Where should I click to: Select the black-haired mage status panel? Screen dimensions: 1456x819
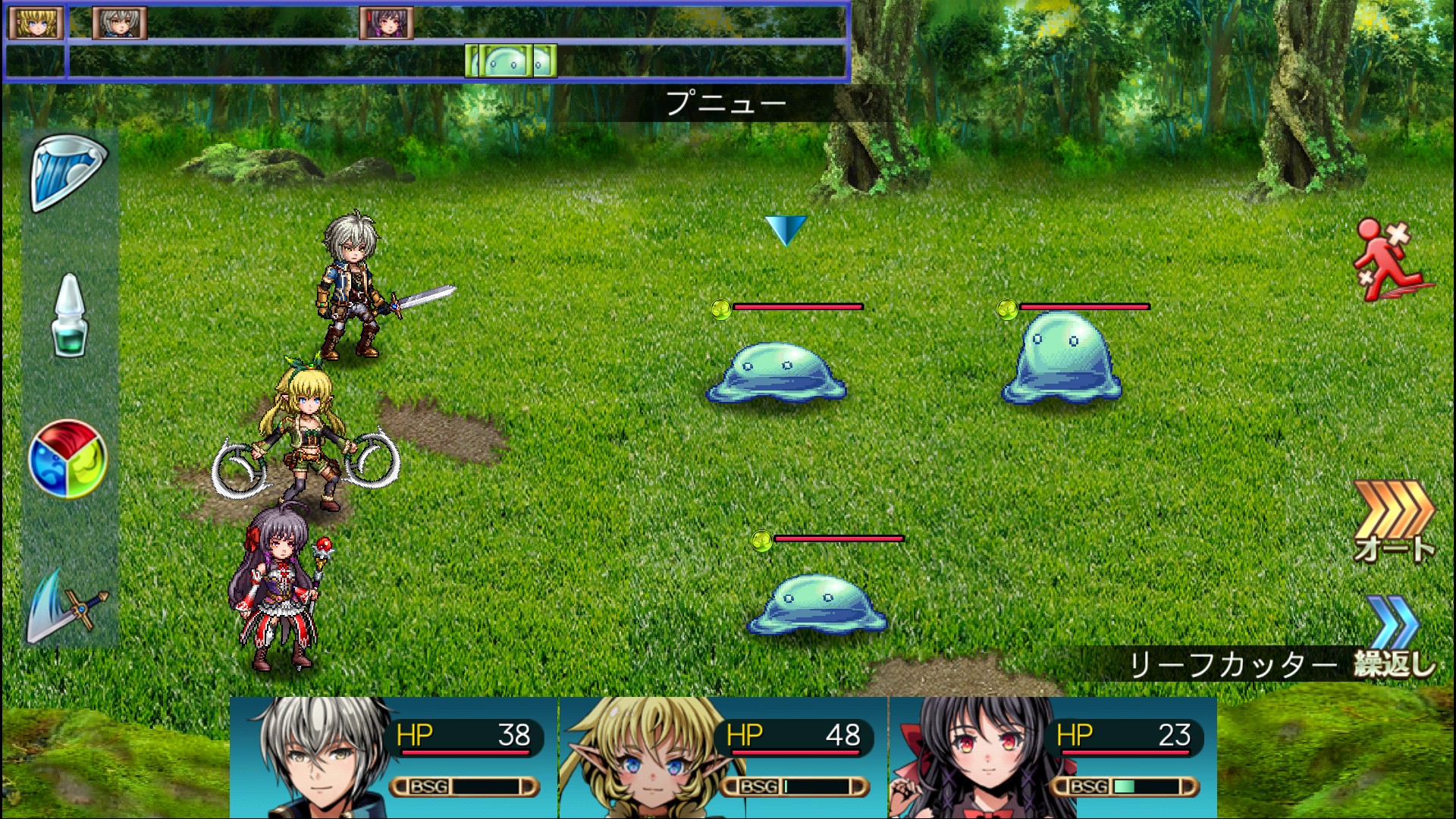pos(1053,757)
